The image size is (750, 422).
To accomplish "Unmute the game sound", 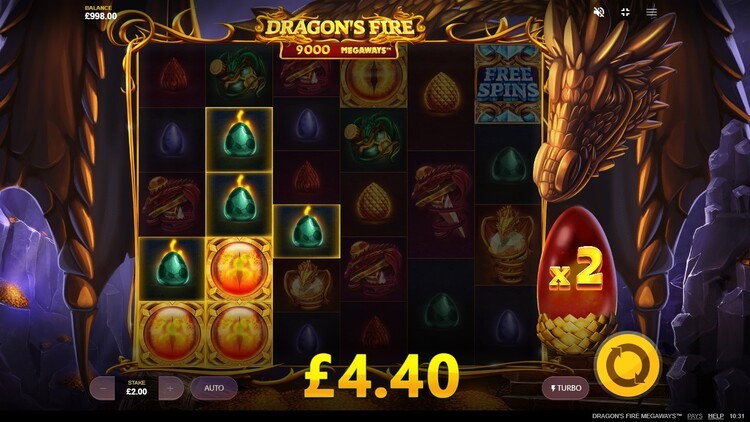I will (599, 12).
